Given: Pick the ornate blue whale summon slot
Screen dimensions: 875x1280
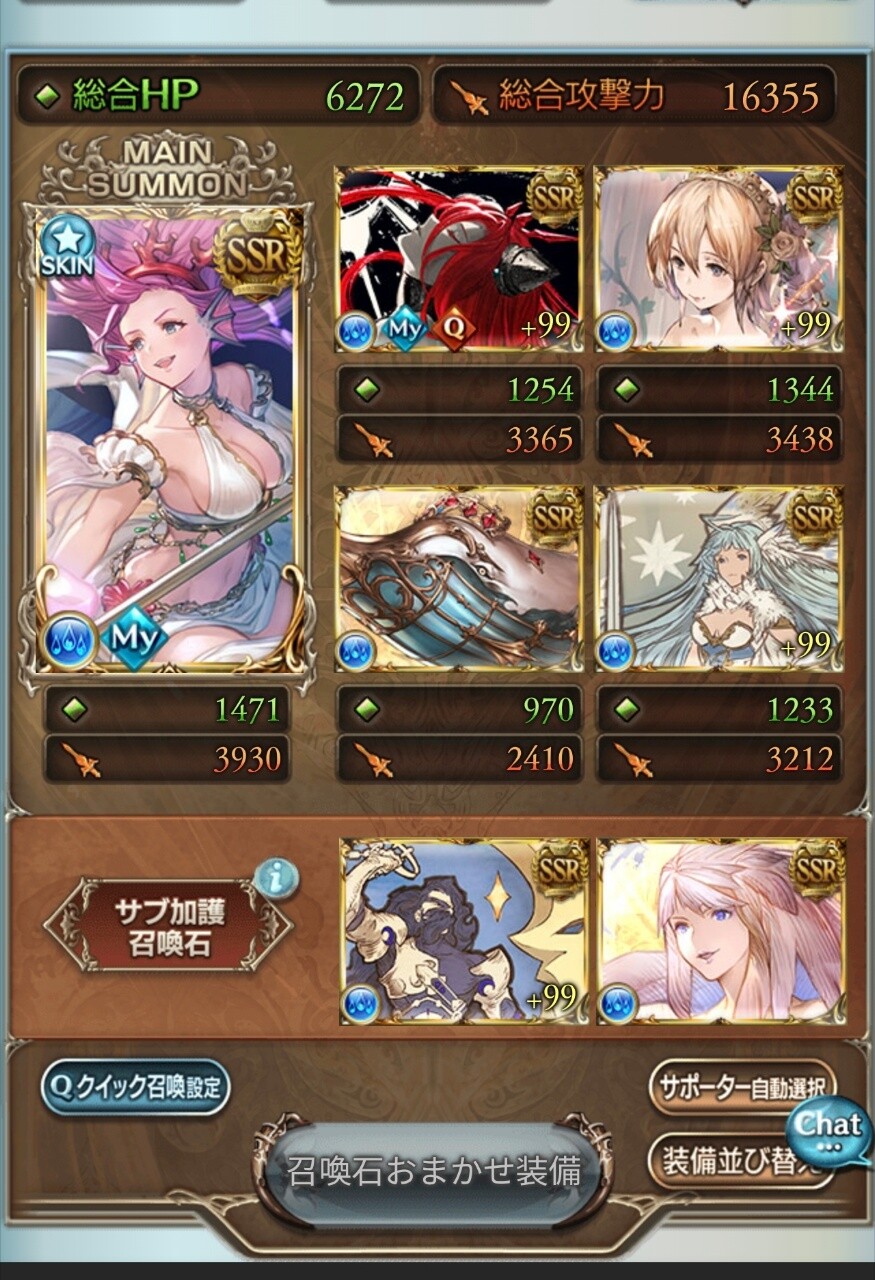Looking at the screenshot, I should (x=459, y=578).
